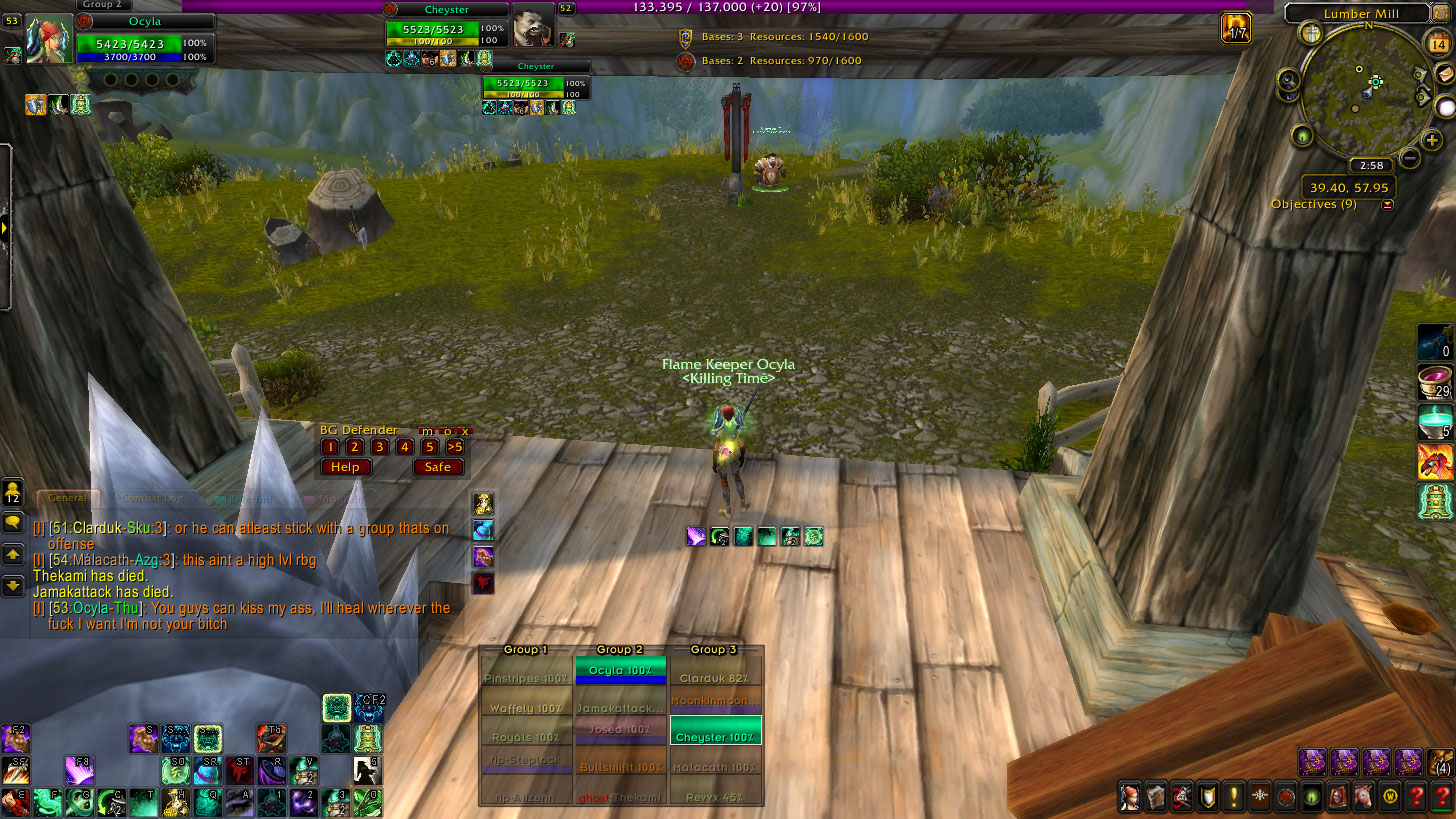The image size is (1456, 819).
Task: Open the mounts horse icon micro button
Action: tap(1362, 797)
